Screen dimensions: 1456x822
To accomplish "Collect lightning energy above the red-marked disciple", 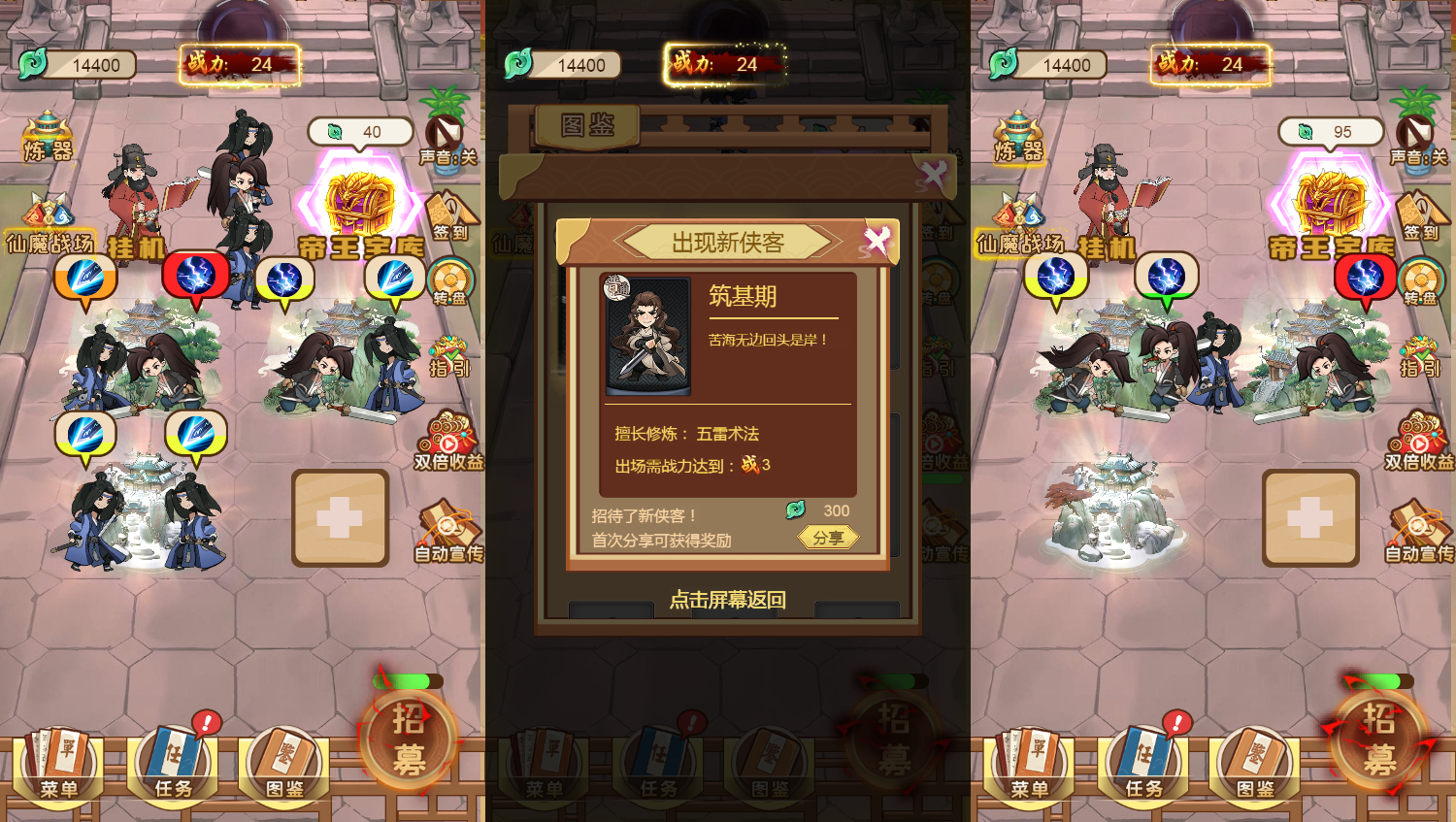I will click(x=196, y=275).
